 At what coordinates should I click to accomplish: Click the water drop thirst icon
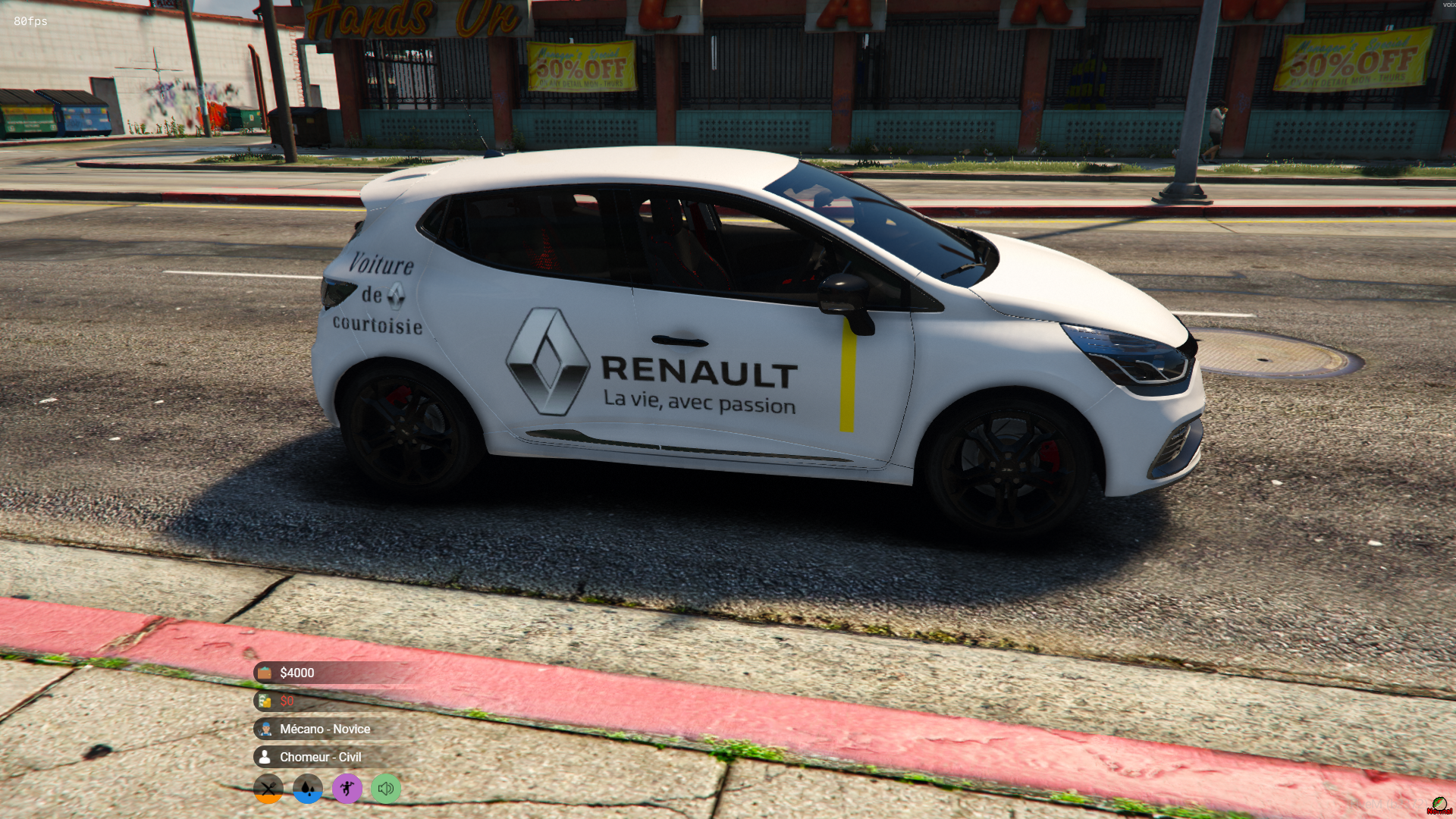pos(307,789)
